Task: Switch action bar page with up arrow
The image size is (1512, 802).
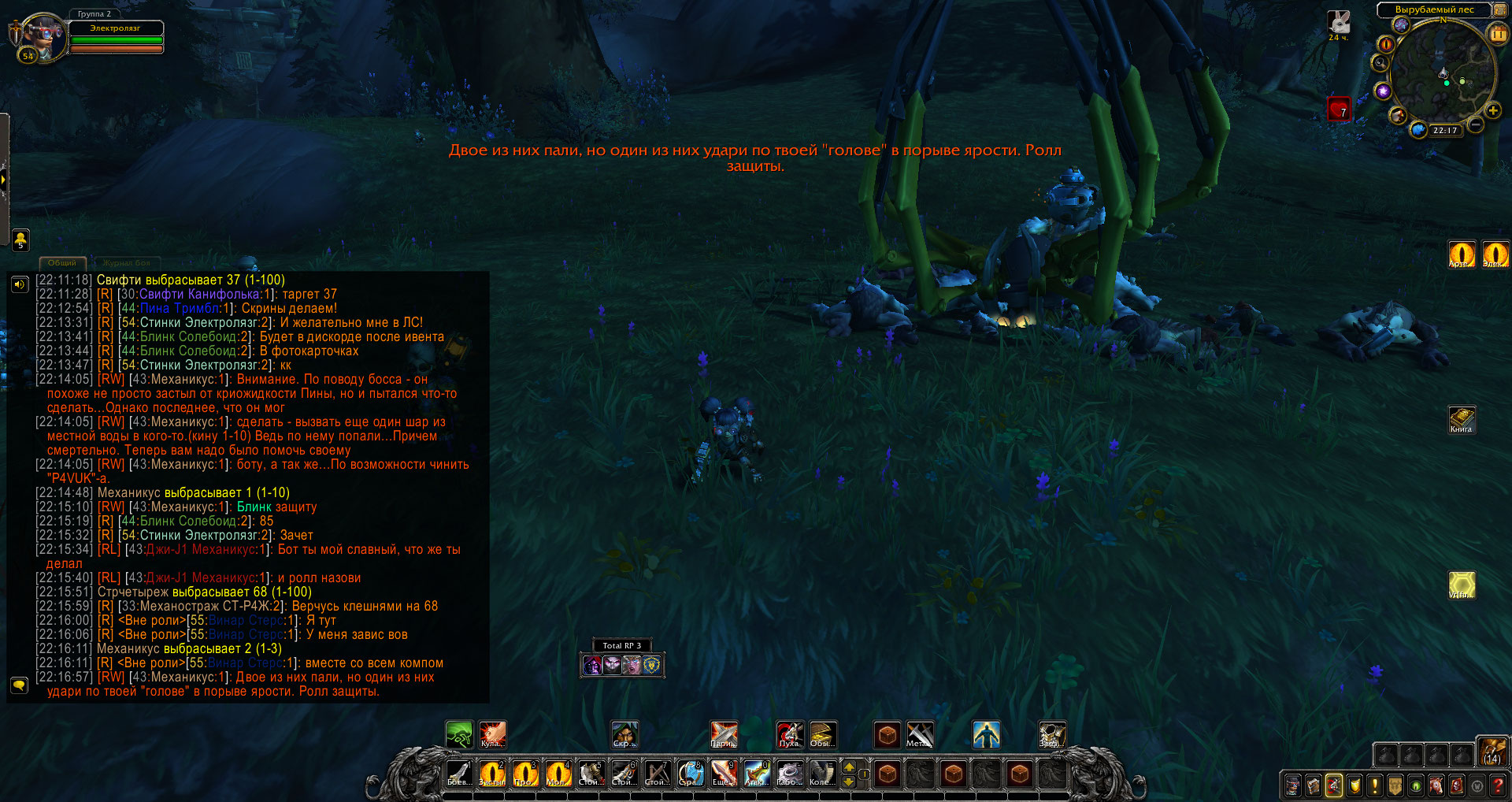Action: (849, 767)
